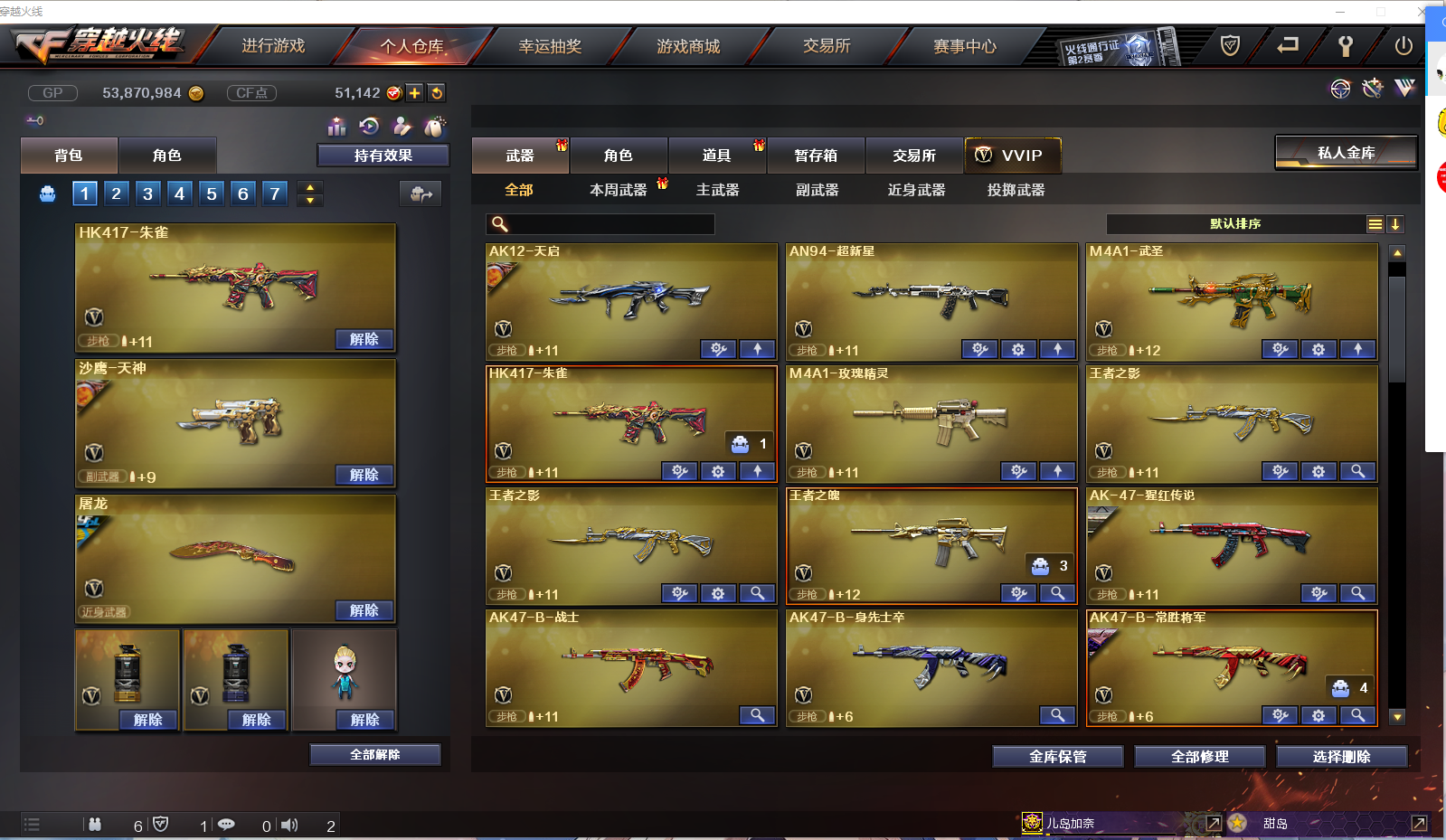This screenshot has width=1446, height=840.
Task: Open the crosshair customization icon top right
Action: [1339, 89]
